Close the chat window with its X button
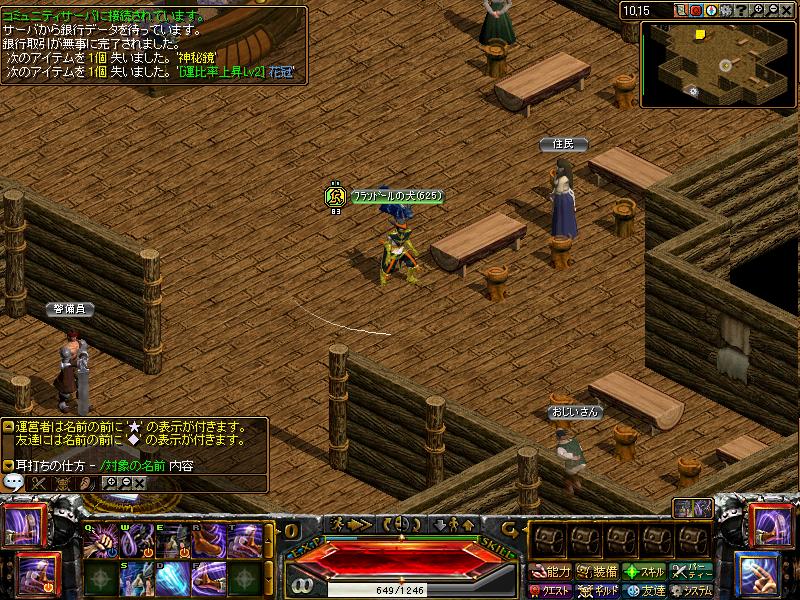The width and height of the screenshot is (800, 600). (x=139, y=482)
